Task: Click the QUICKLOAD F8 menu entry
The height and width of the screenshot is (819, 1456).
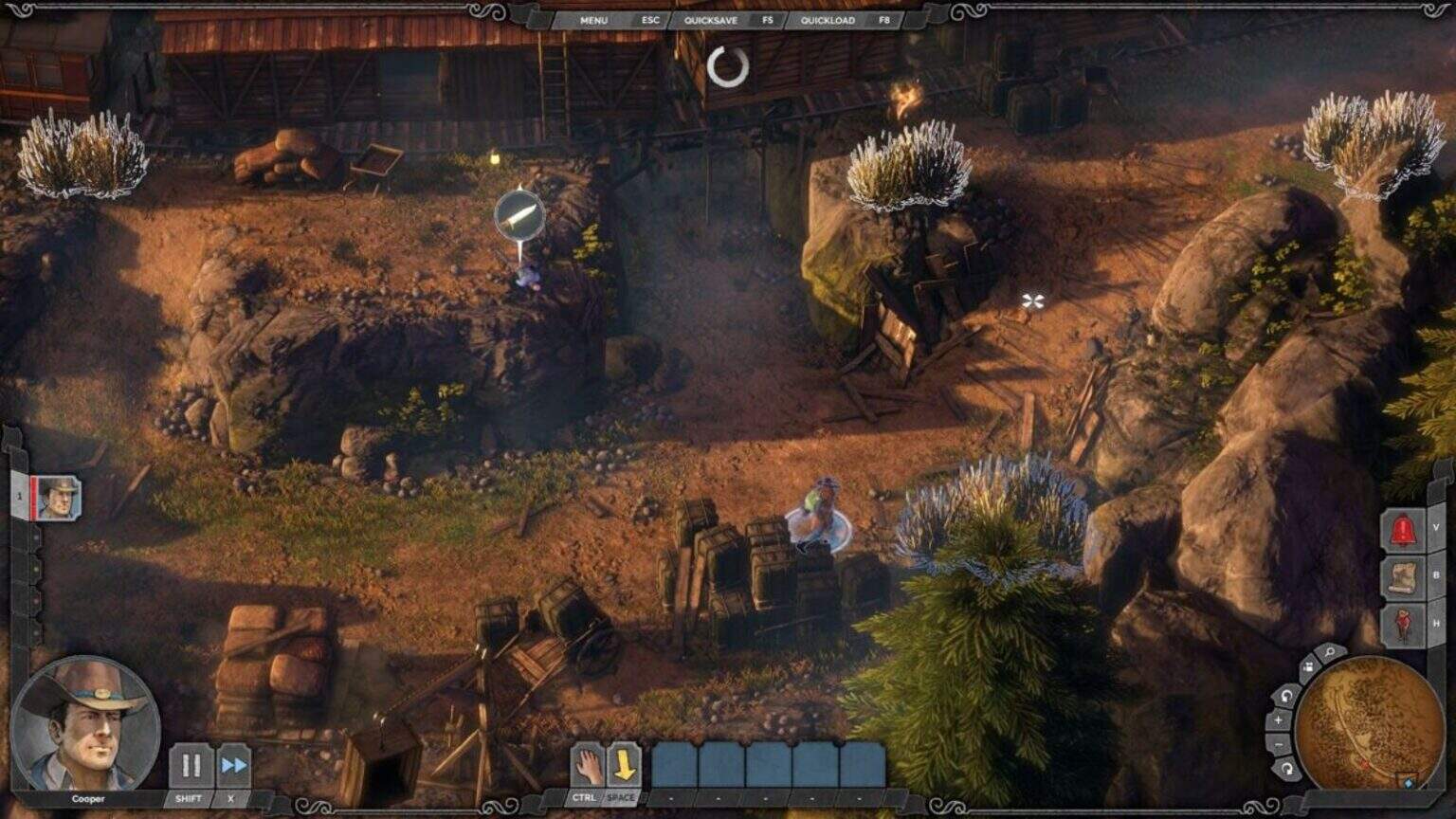Action: click(x=827, y=19)
